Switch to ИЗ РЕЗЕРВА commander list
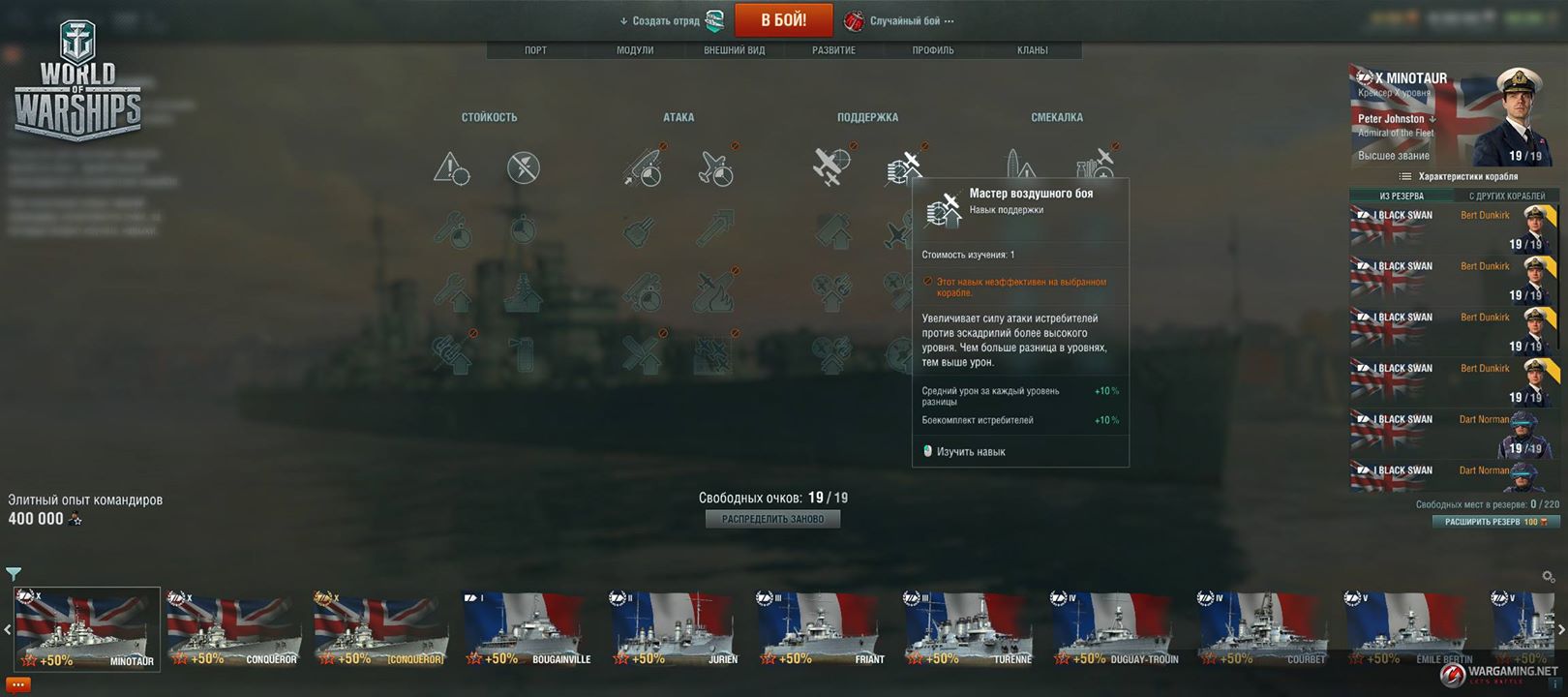 click(x=1401, y=196)
